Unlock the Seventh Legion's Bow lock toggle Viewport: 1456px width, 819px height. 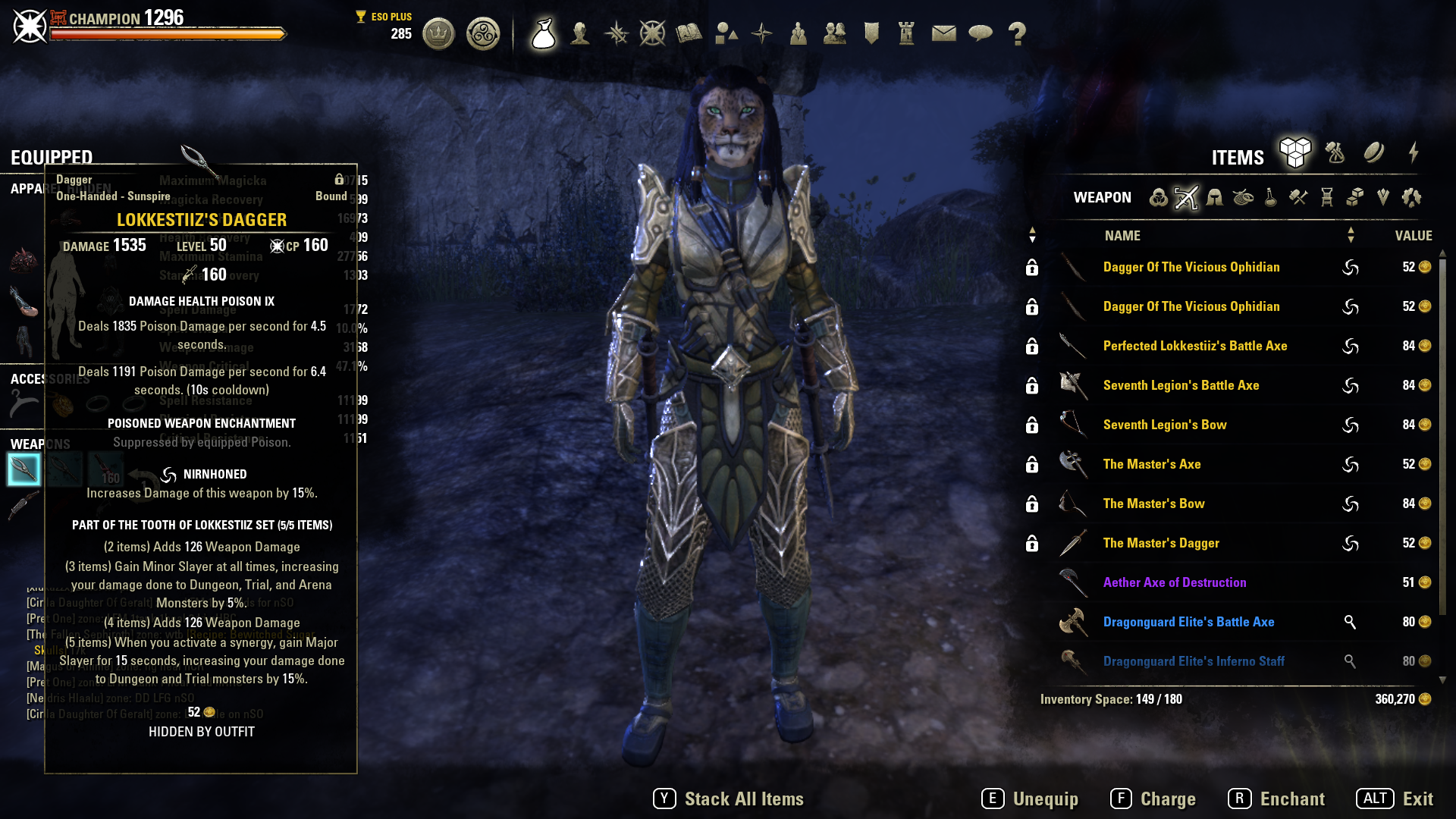(x=1032, y=425)
